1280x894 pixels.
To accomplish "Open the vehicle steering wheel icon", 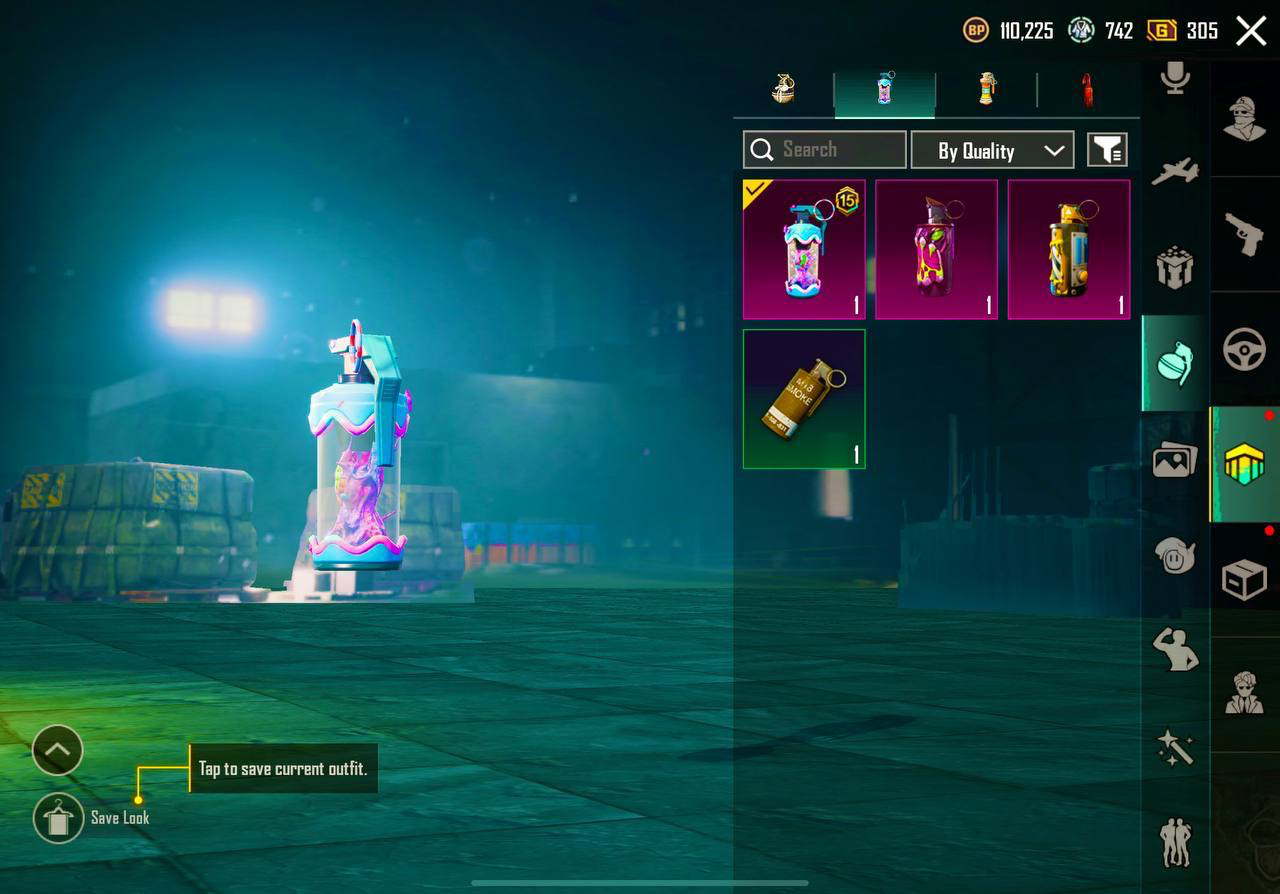I will point(1245,350).
